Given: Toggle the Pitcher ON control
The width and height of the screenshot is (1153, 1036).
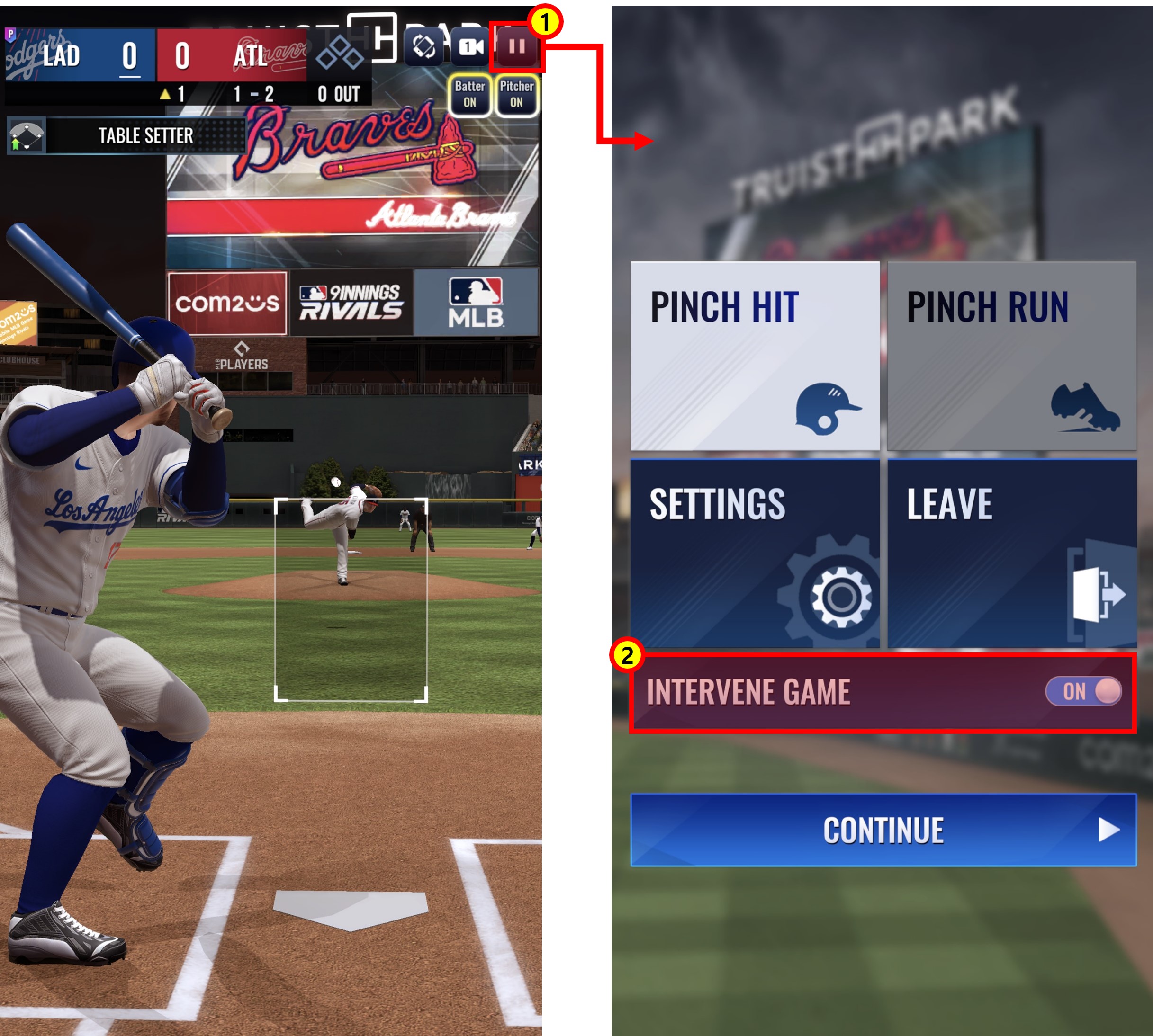Looking at the screenshot, I should click(516, 95).
